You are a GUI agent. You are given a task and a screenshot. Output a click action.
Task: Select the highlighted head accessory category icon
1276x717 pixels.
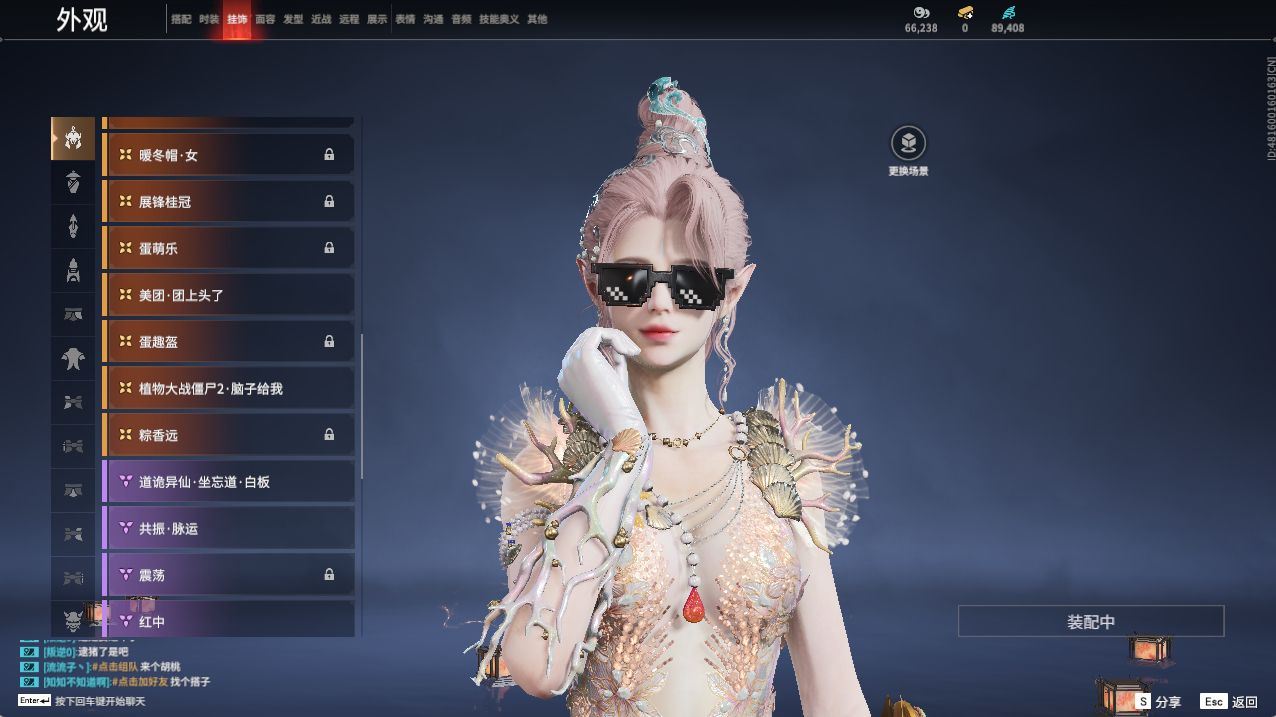(x=73, y=138)
